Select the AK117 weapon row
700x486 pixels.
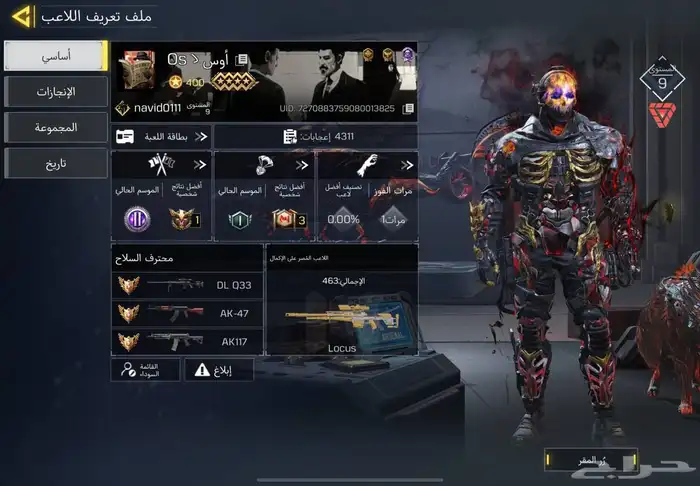point(186,341)
